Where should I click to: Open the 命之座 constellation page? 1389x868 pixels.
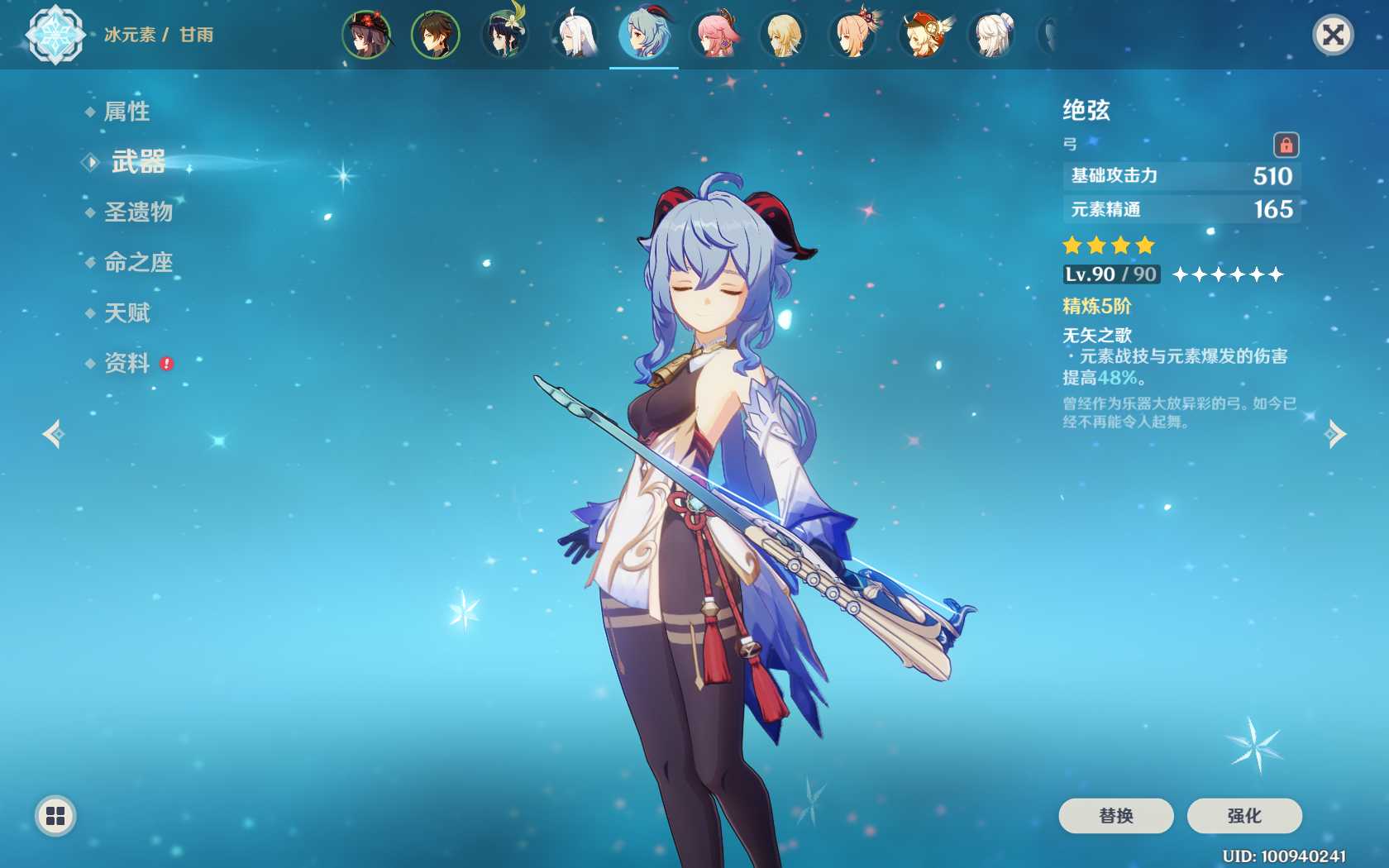138,263
